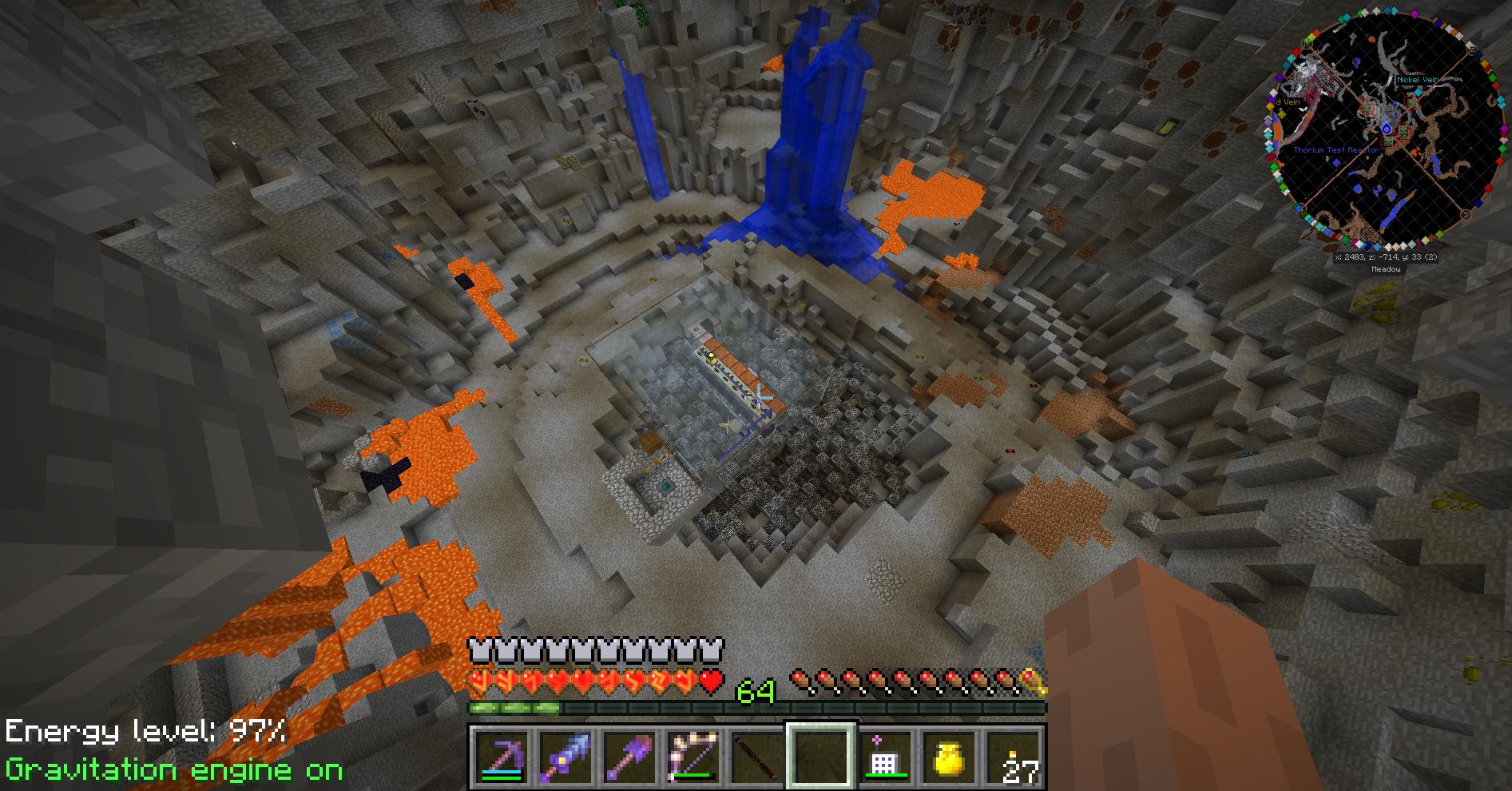This screenshot has height=791, width=1512.
Task: Select the blue crystal sword slot
Action: (566, 757)
